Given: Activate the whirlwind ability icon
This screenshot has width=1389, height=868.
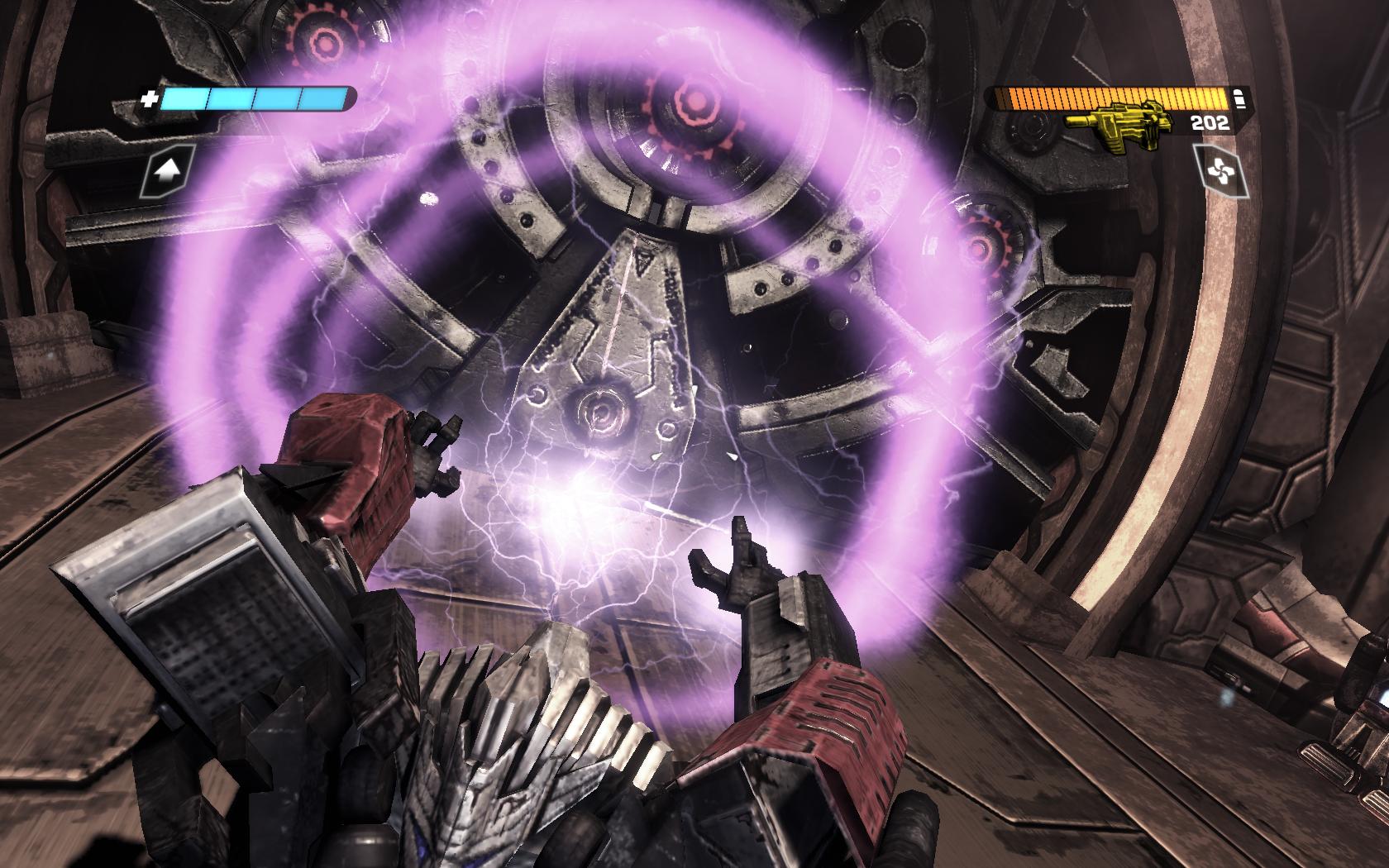Looking at the screenshot, I should tap(1217, 171).
